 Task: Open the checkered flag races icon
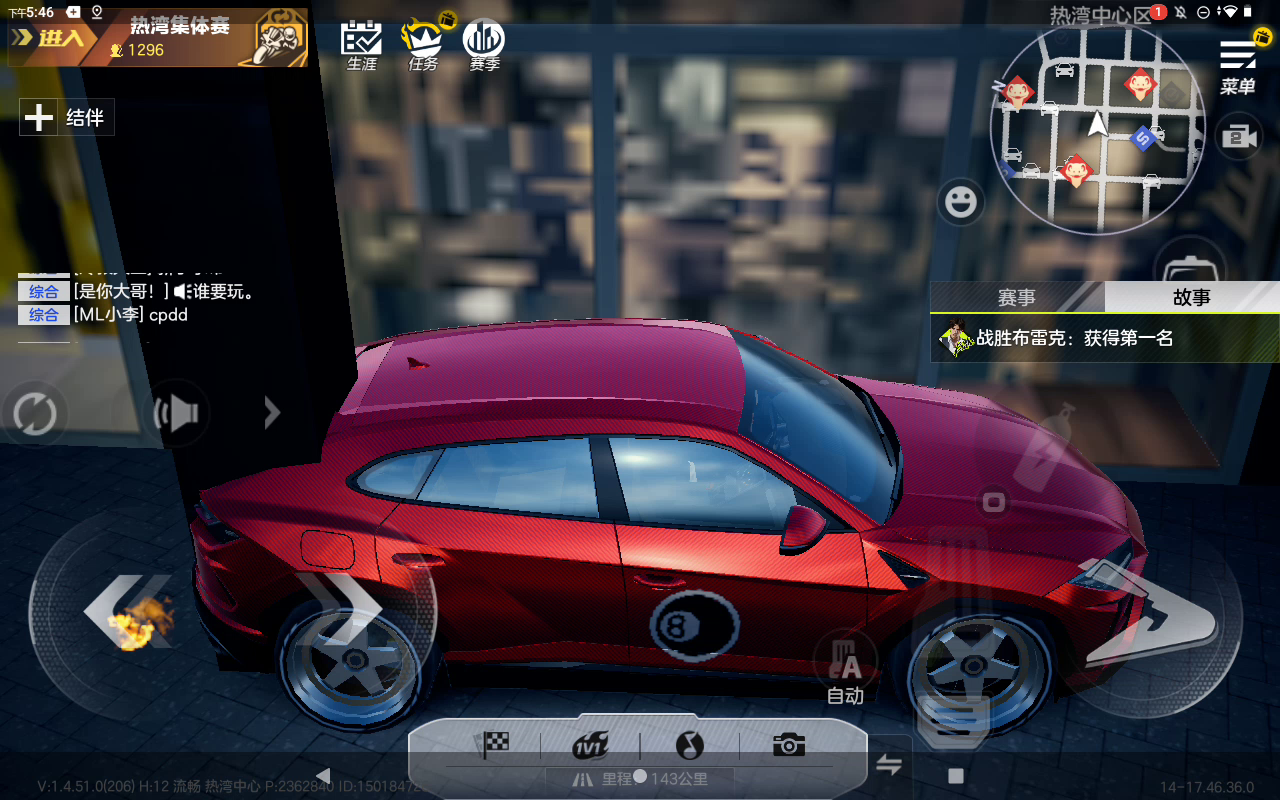[x=495, y=744]
